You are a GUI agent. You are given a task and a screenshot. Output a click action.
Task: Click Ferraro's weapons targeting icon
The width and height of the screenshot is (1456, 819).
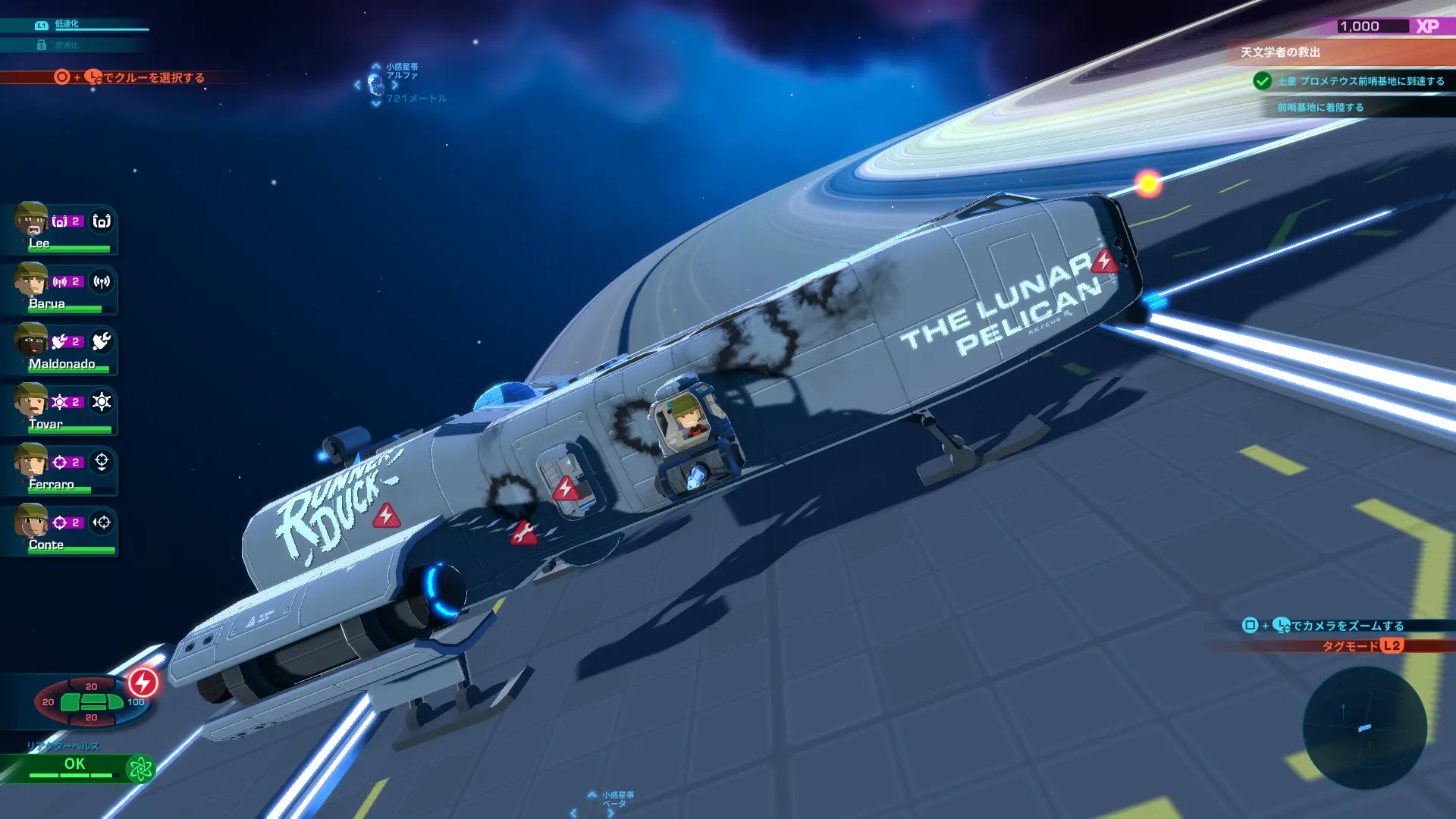coord(102,462)
